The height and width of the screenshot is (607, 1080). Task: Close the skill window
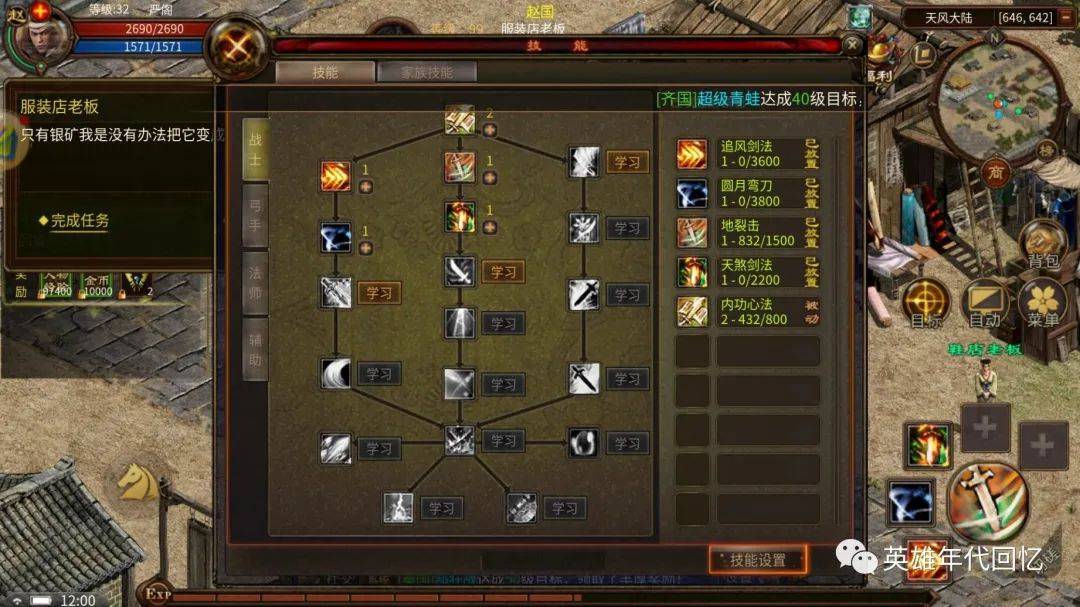[851, 45]
